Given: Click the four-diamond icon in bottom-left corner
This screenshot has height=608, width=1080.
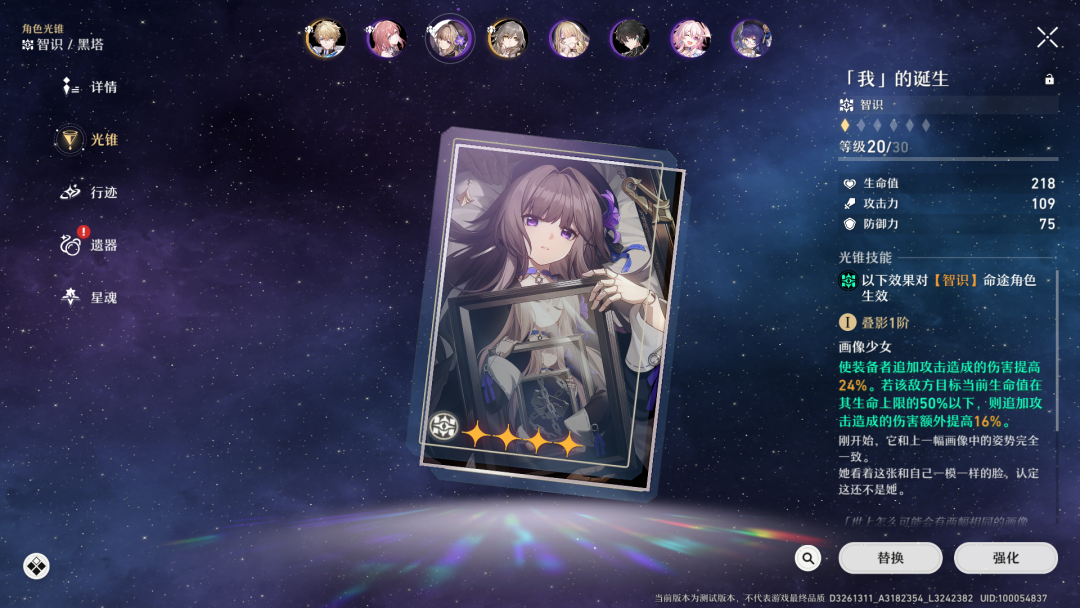Looking at the screenshot, I should [36, 567].
